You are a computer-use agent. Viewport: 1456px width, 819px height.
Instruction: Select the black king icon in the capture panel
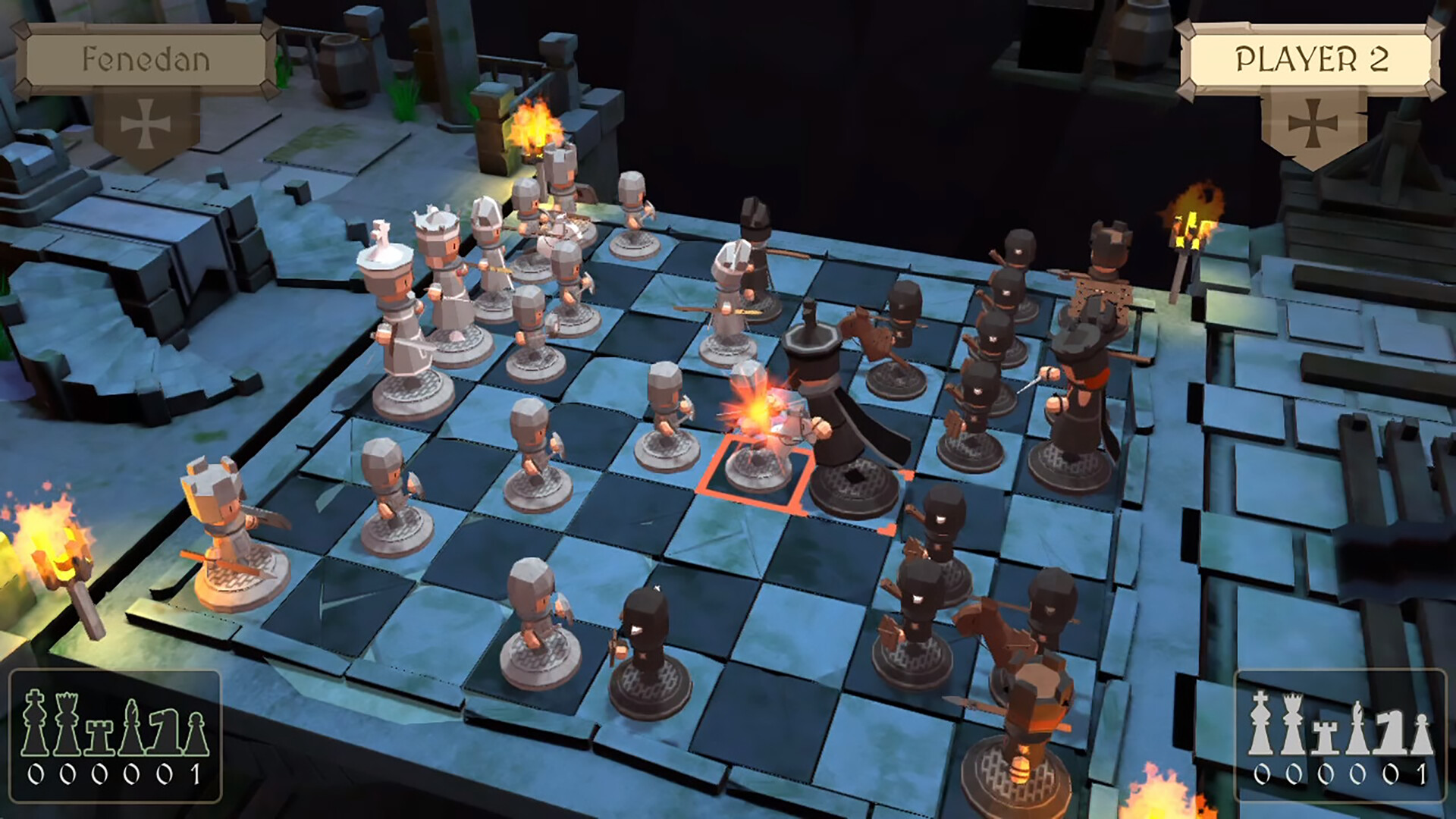click(34, 724)
